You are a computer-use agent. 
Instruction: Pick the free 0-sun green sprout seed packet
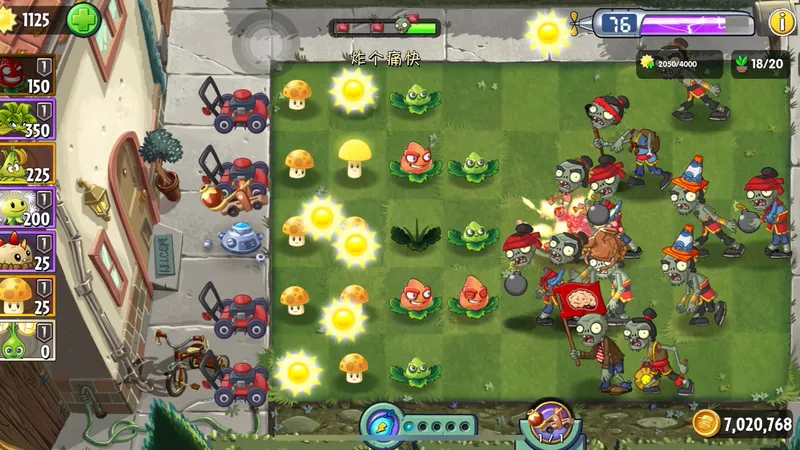point(27,340)
